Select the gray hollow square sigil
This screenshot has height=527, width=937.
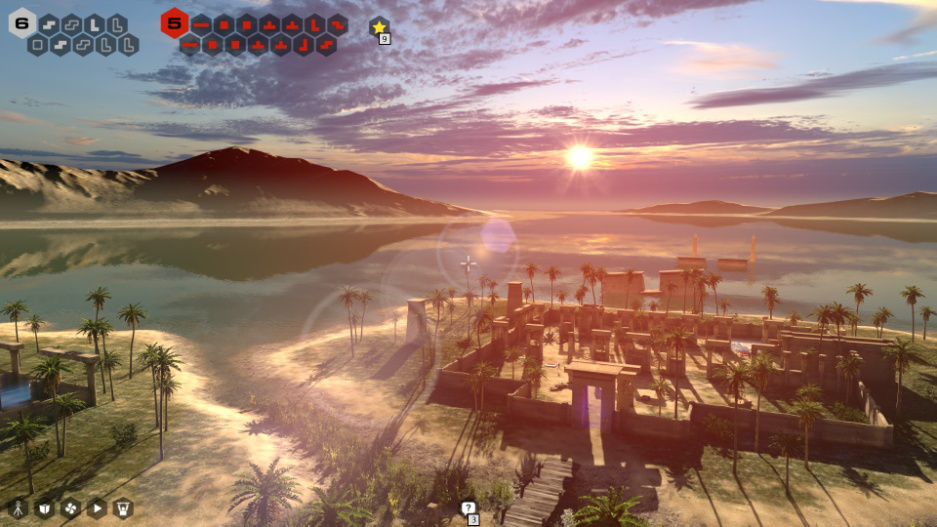[x=37, y=45]
